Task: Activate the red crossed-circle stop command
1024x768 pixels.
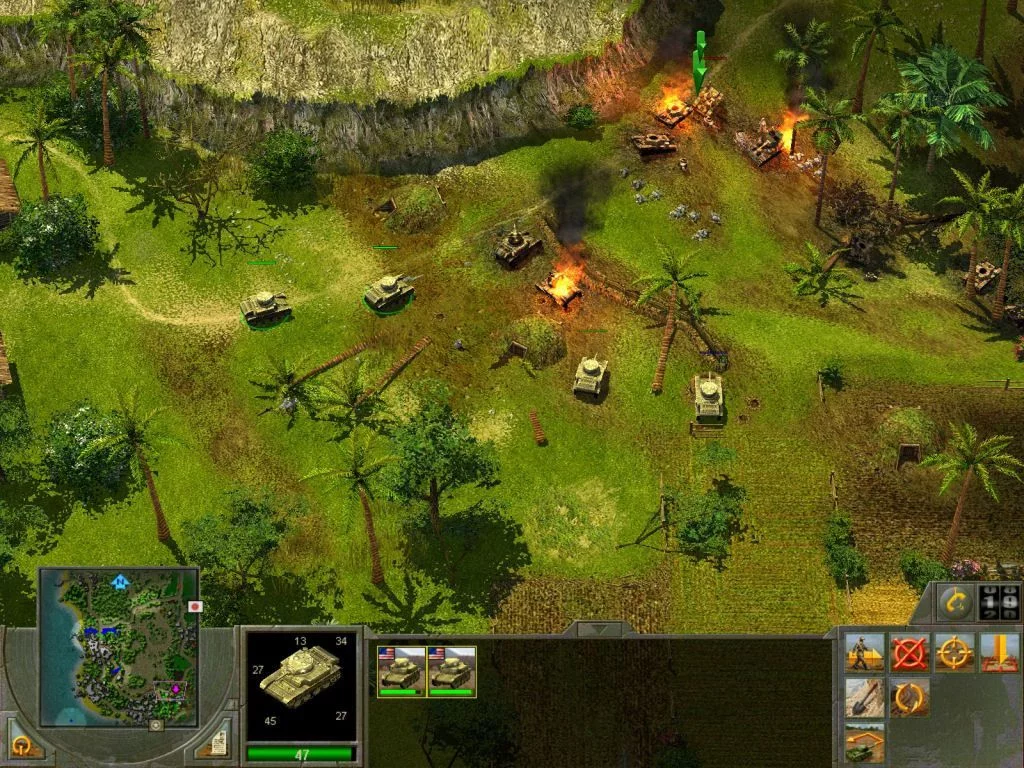Action: (x=909, y=652)
